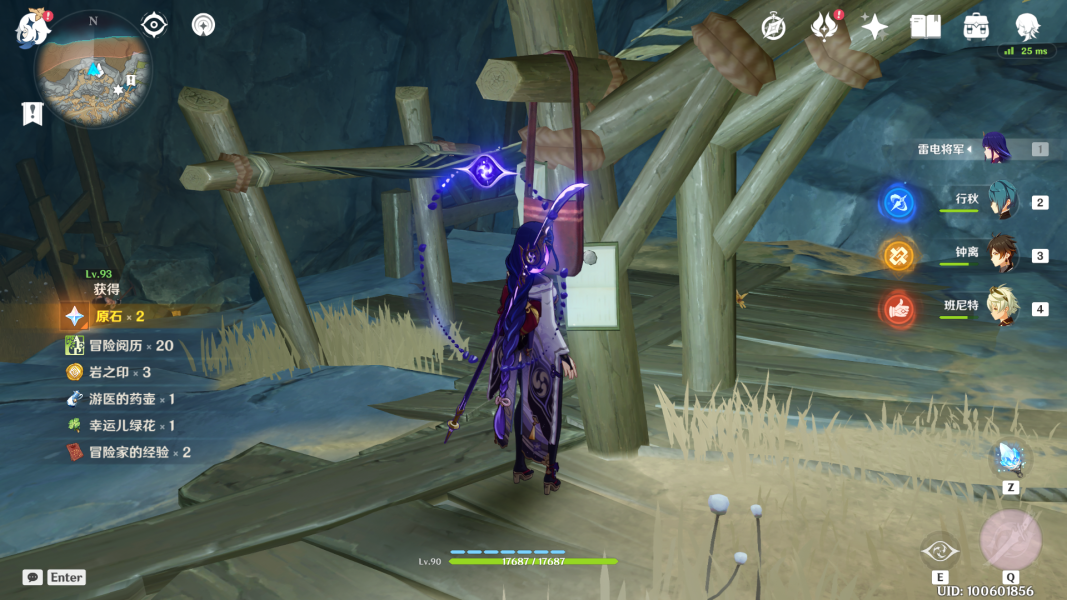Open the quest navigation eye icon
This screenshot has width=1067, height=600.
(154, 25)
